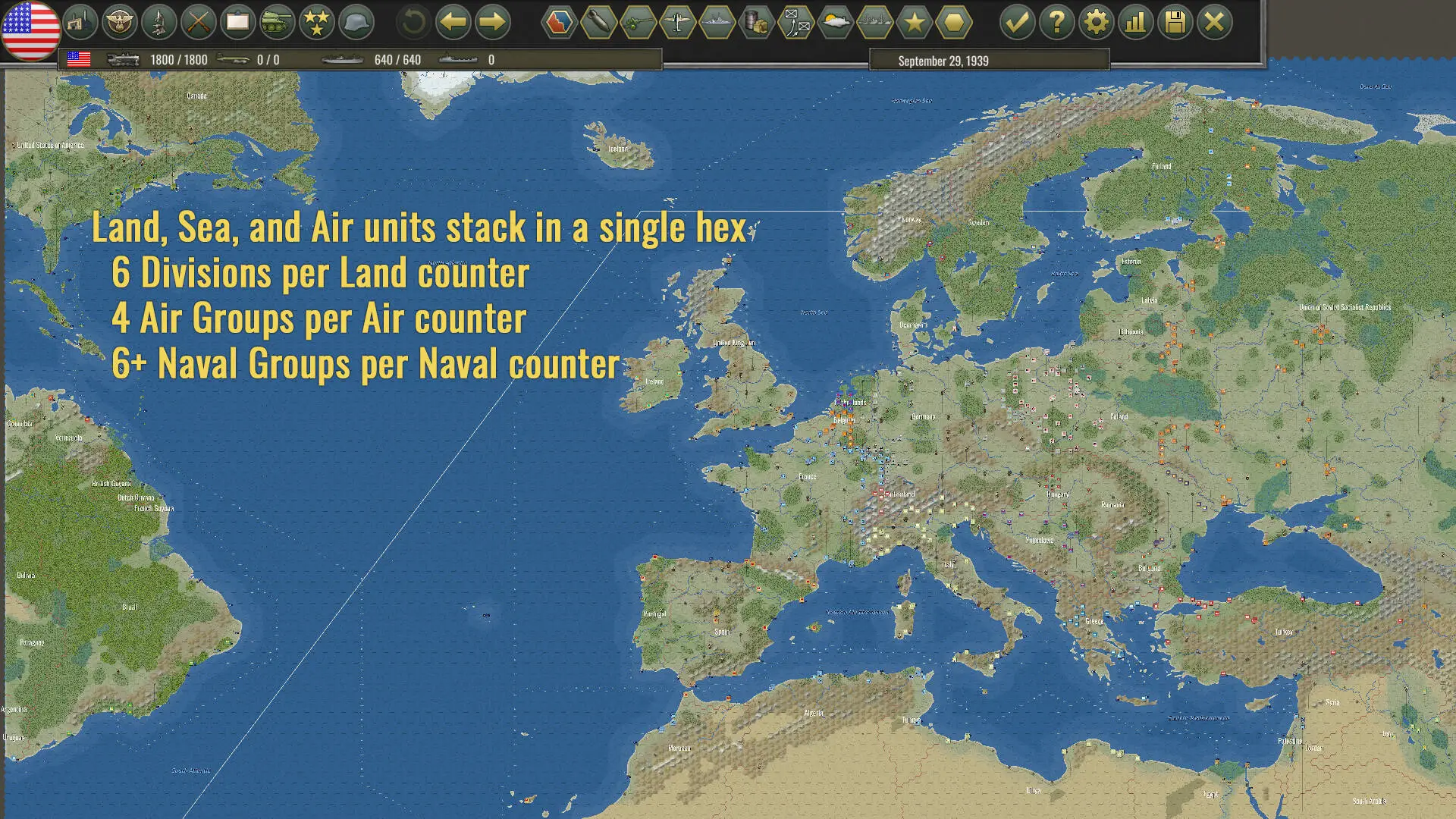Click the gold stars ranks icon
This screenshot has height=819, width=1456.
pyautogui.click(x=316, y=23)
